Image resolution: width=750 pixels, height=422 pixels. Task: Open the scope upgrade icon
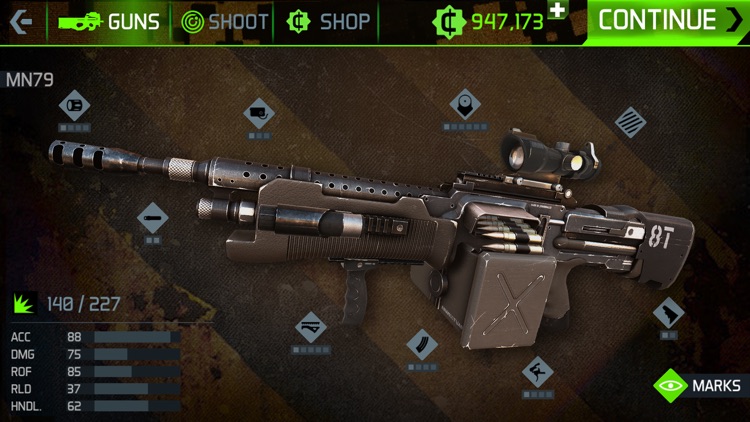pos(465,104)
